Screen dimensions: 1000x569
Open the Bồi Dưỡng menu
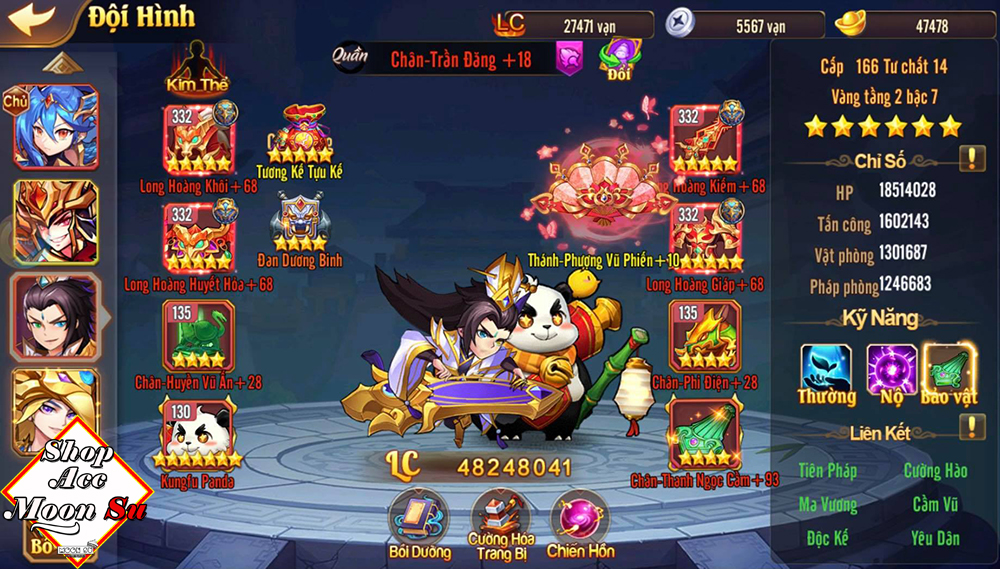pyautogui.click(x=419, y=515)
